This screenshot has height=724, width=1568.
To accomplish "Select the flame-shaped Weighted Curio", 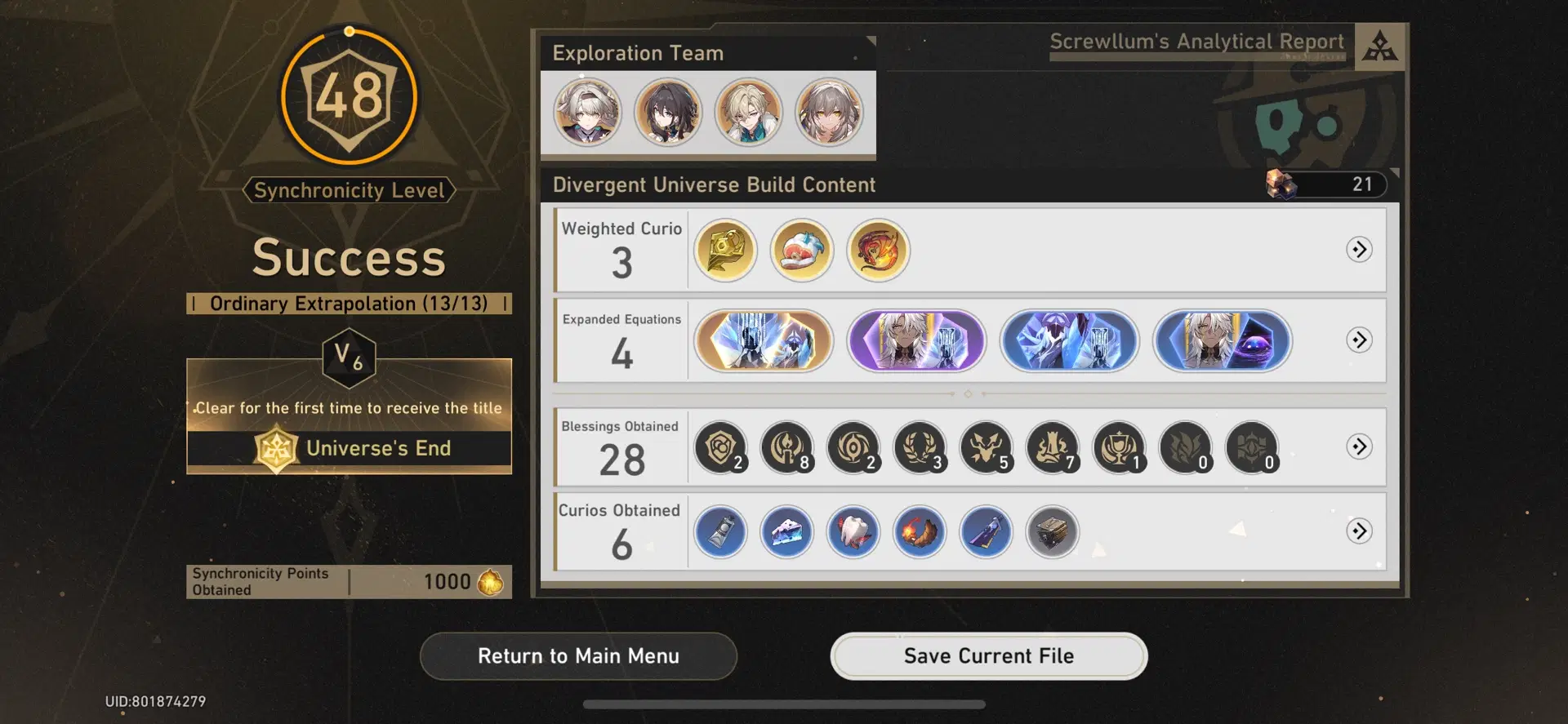I will 877,251.
